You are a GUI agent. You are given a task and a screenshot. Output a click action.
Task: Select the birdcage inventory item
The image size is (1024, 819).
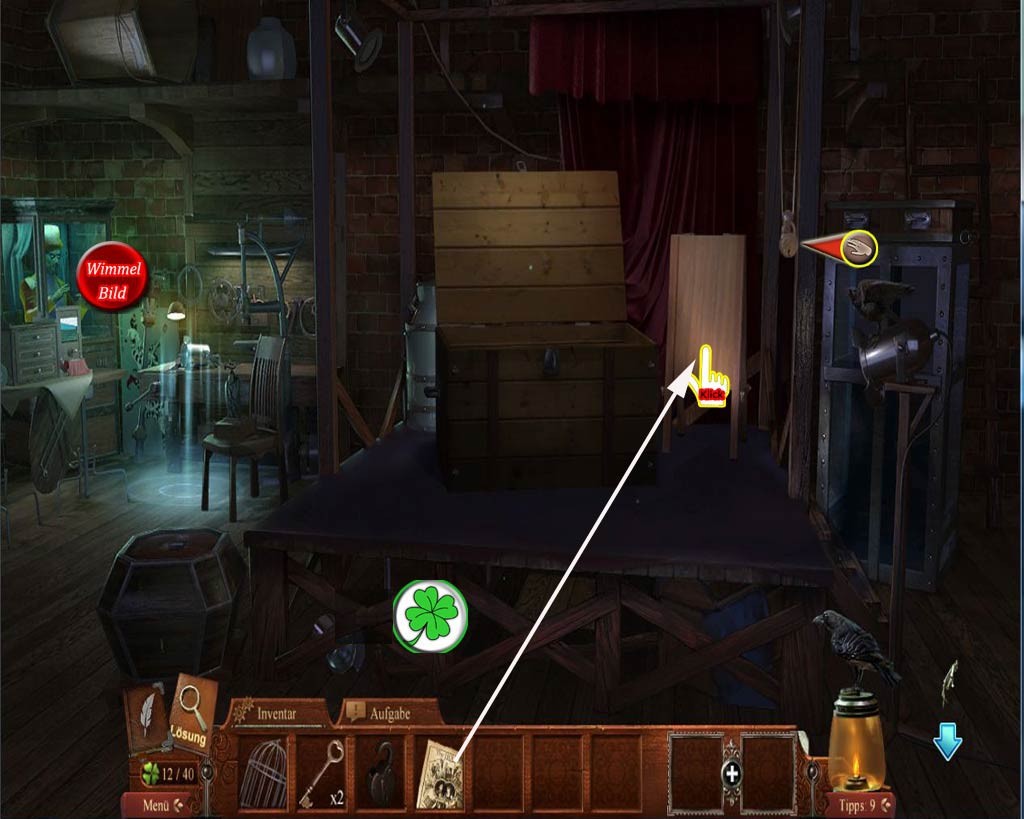tap(263, 772)
